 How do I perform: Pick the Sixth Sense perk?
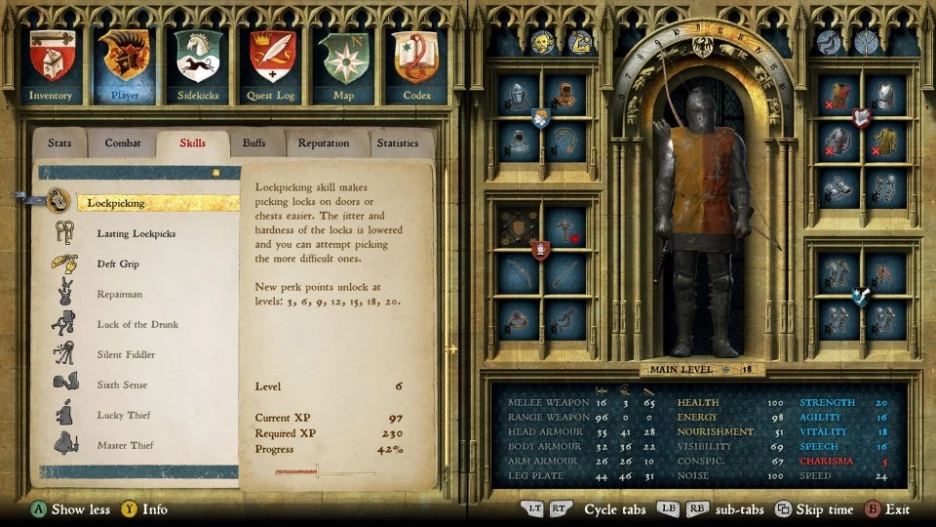click(122, 384)
